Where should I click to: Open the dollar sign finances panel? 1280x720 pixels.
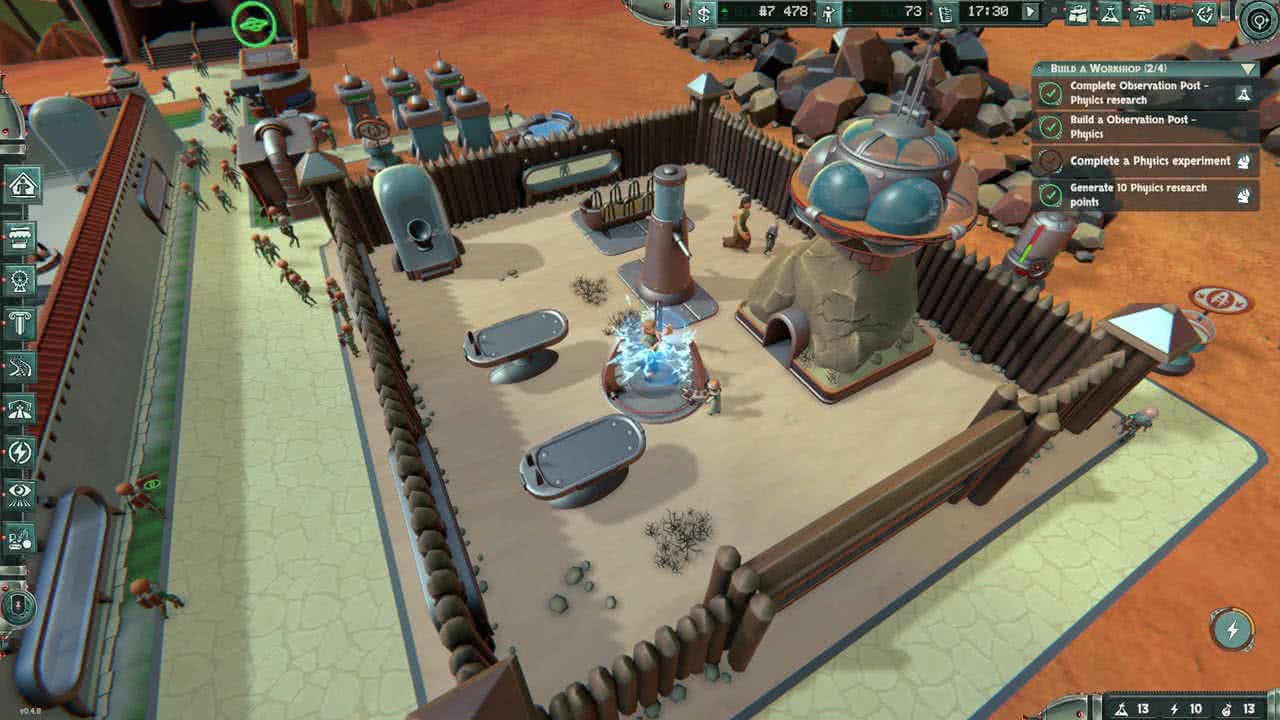coord(705,13)
